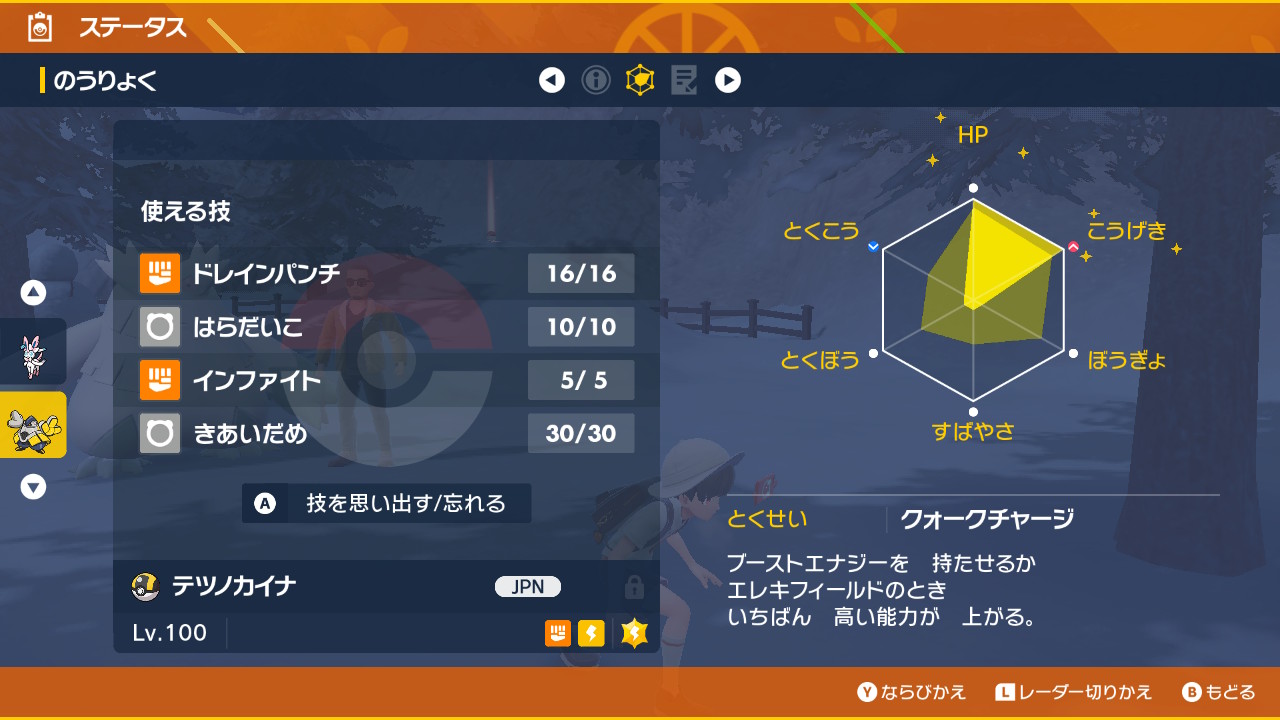Open the memo info page icon
1280x720 pixels.
click(596, 80)
